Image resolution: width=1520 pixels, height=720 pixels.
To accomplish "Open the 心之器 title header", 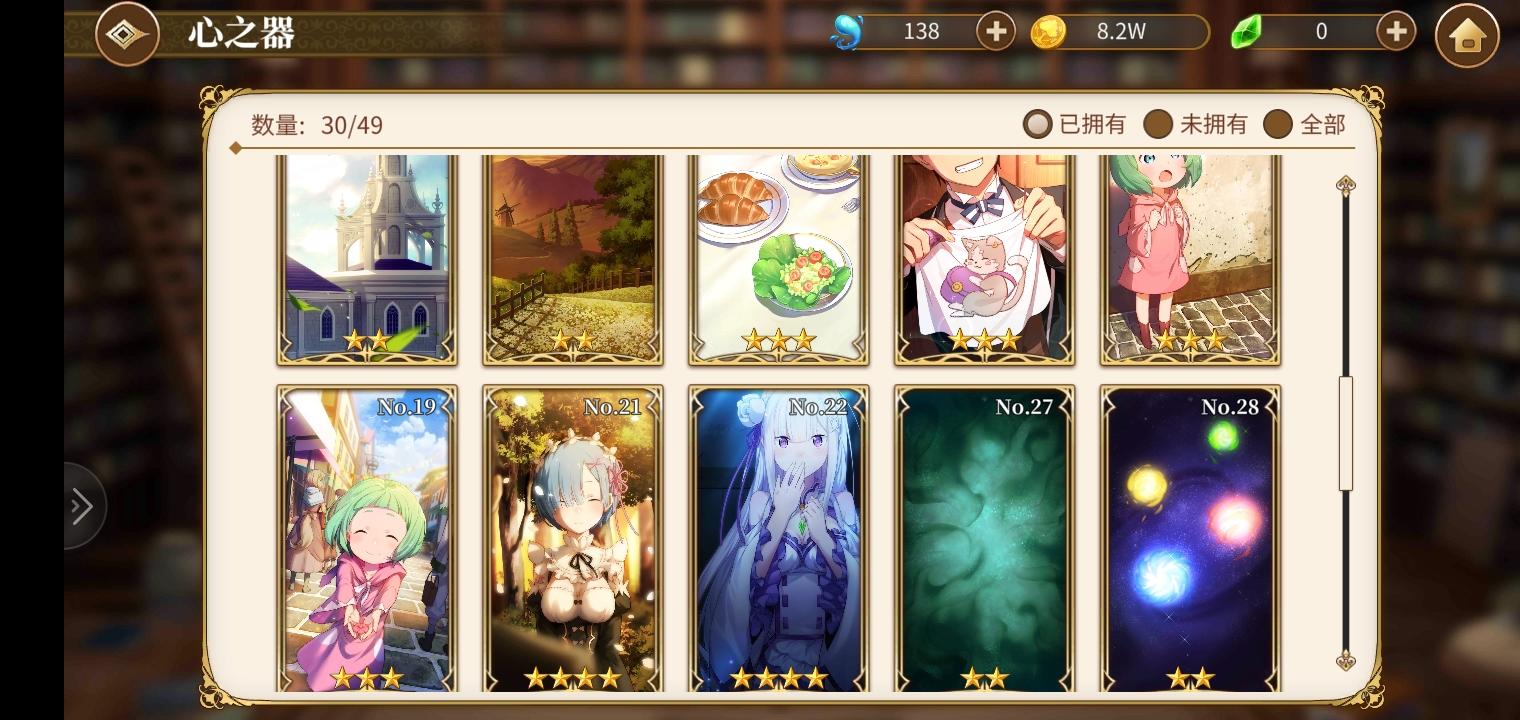I will pyautogui.click(x=239, y=32).
